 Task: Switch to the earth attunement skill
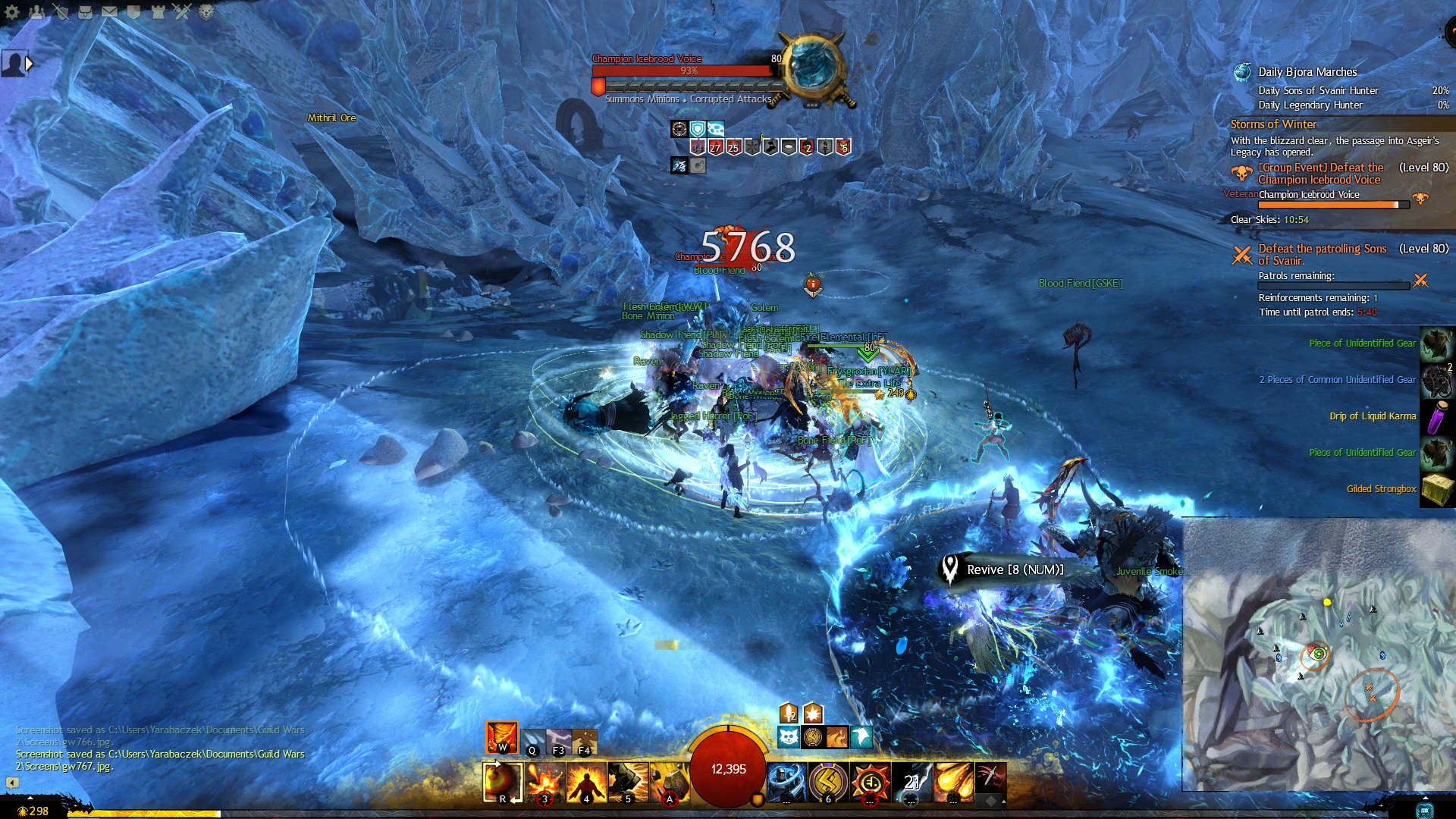(584, 741)
